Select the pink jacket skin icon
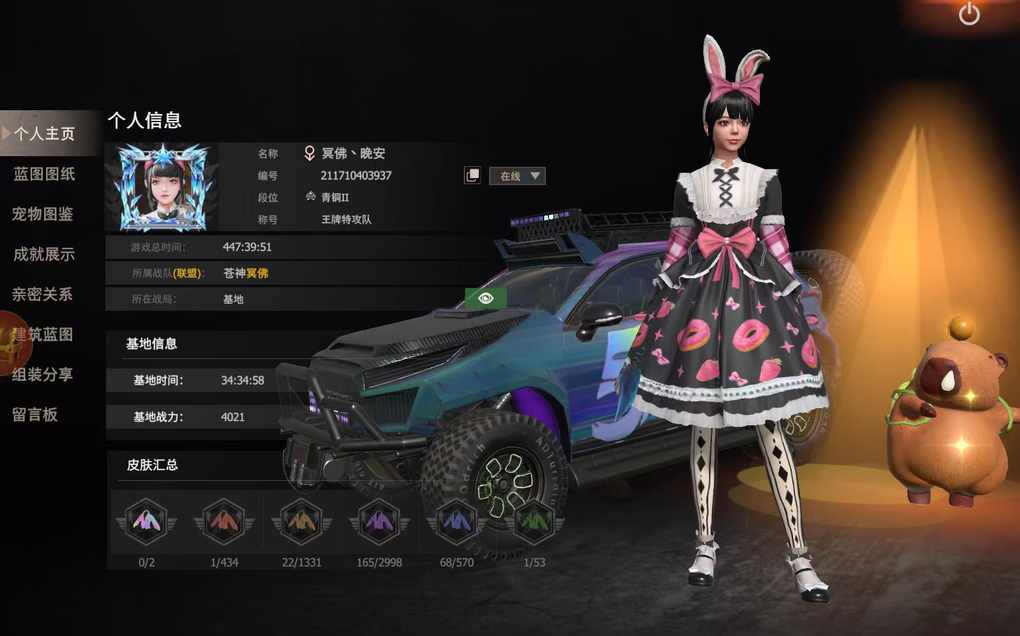1020x636 pixels. coord(146,521)
